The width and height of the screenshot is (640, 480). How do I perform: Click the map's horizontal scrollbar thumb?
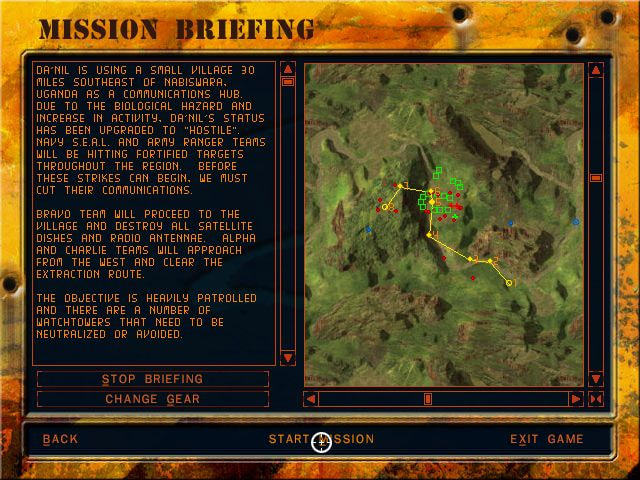coord(428,399)
